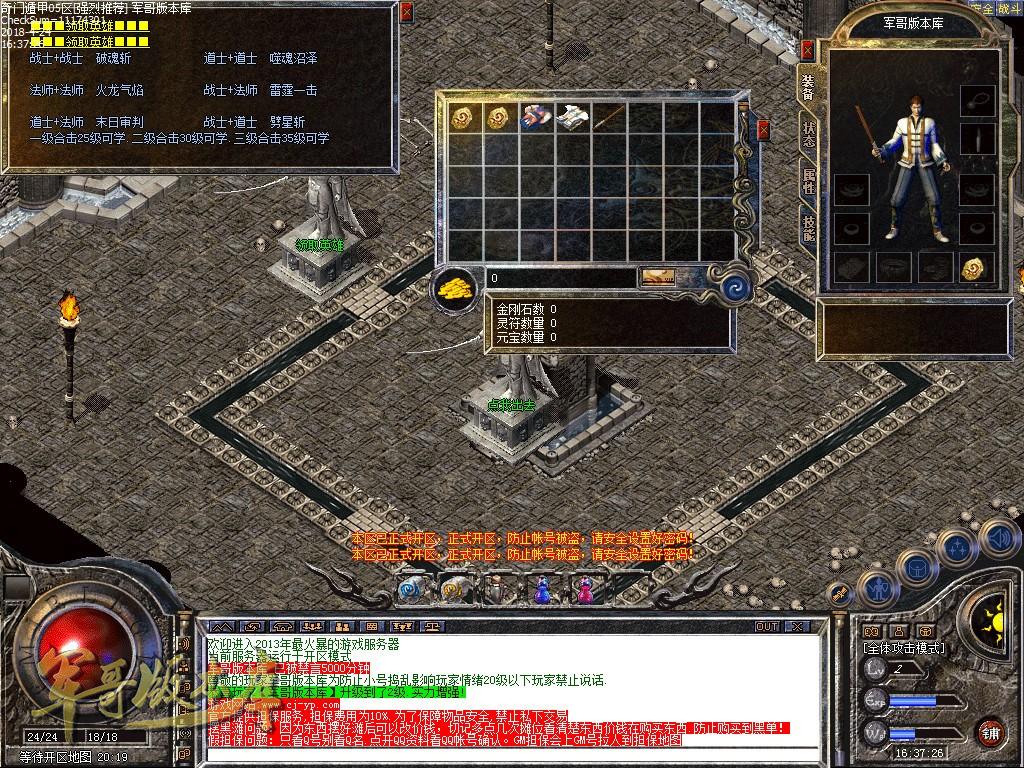Close the character equipment panel

click(807, 49)
